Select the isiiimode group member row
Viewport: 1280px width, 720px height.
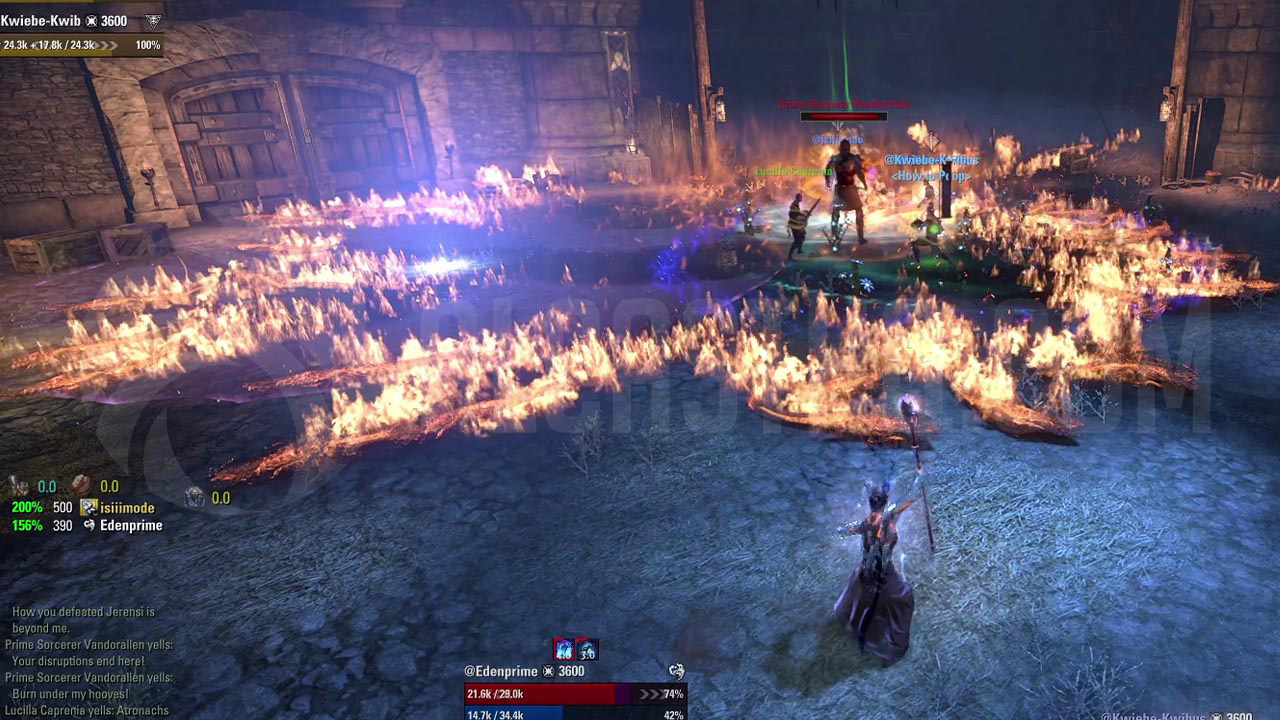[x=126, y=508]
